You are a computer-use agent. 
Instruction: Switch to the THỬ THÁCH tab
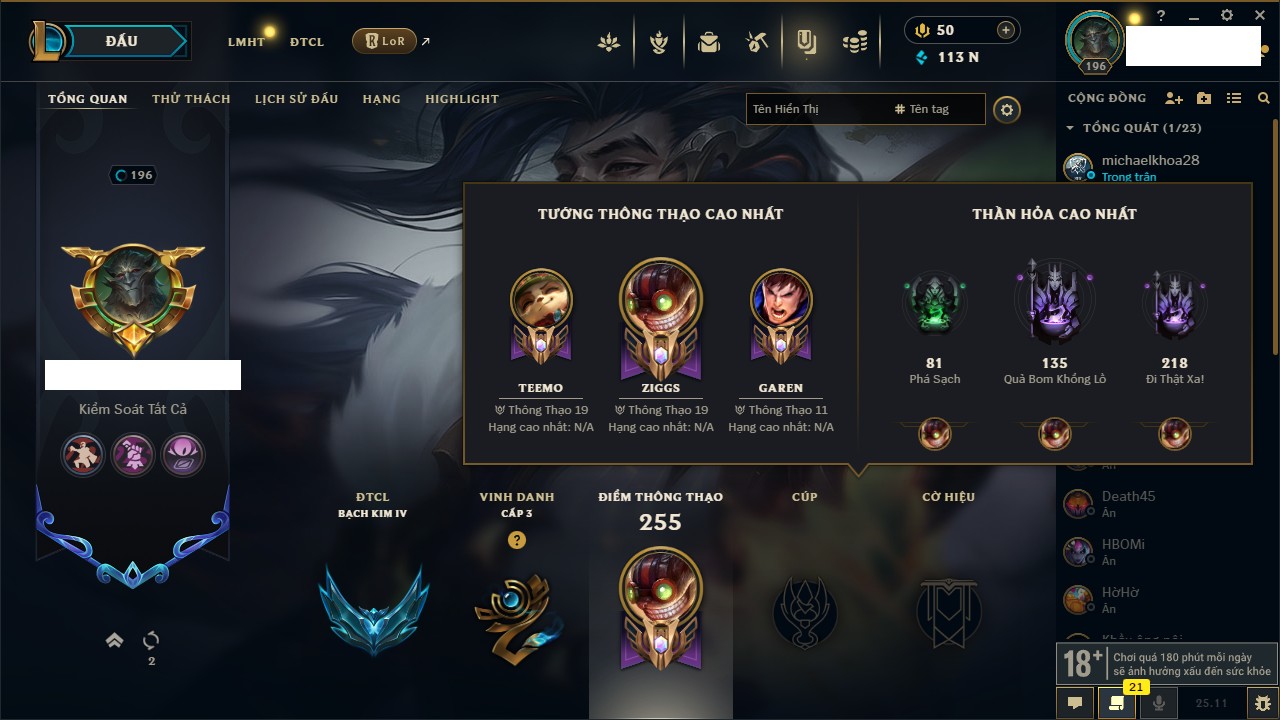click(x=191, y=99)
